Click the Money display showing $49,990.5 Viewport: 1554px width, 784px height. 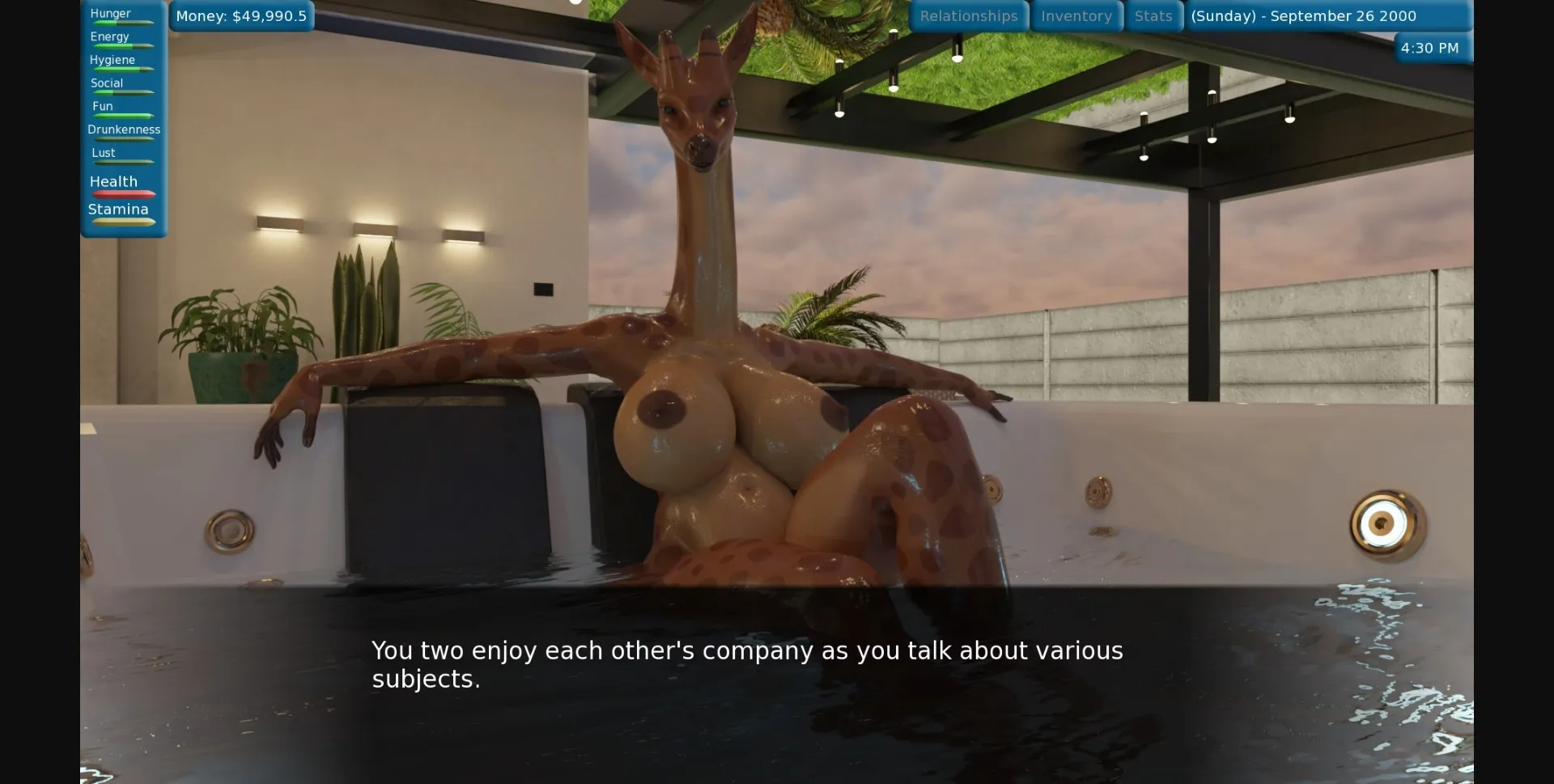coord(240,15)
